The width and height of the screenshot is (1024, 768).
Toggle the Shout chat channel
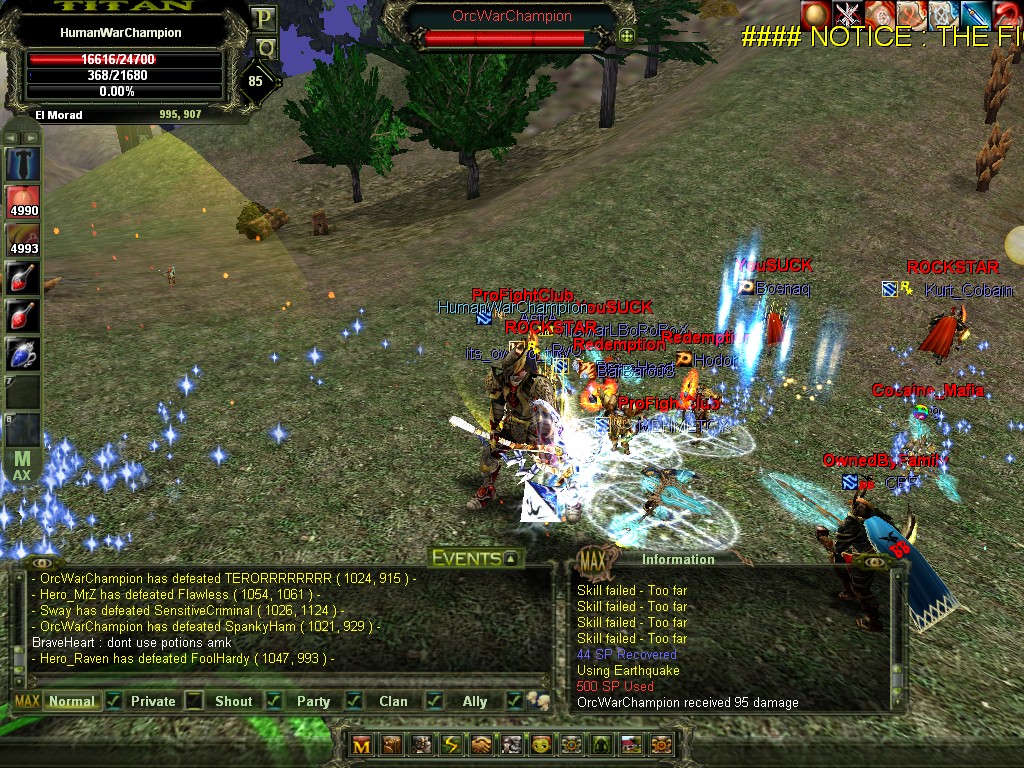(233, 701)
